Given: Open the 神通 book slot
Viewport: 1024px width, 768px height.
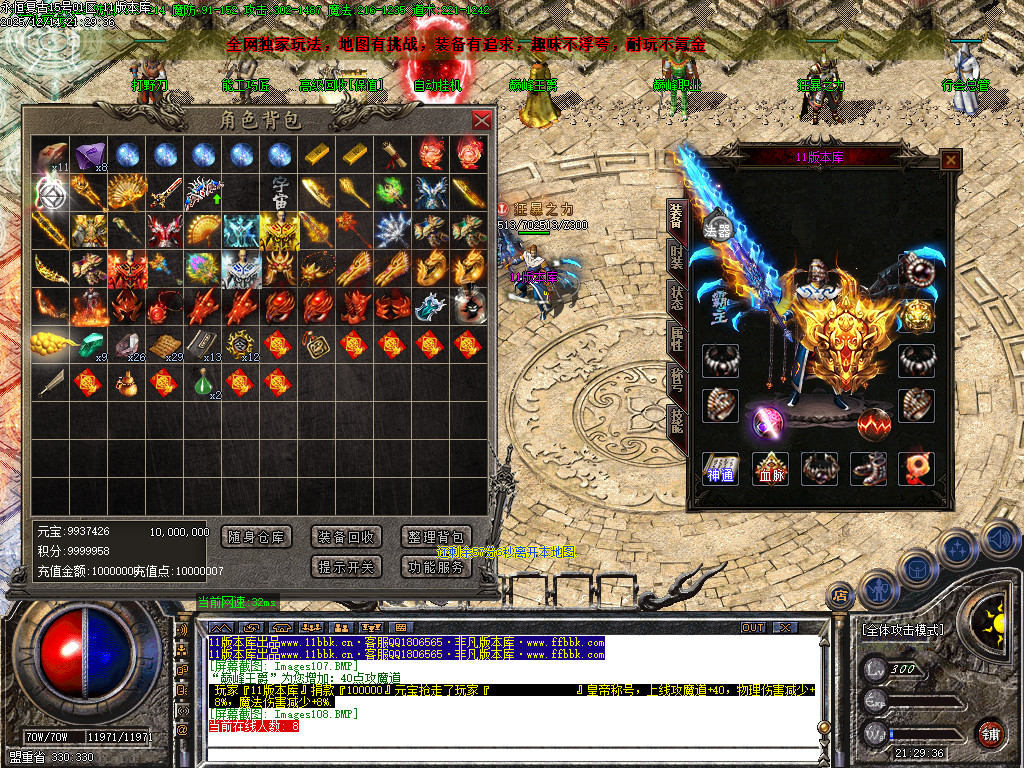Looking at the screenshot, I should click(x=720, y=468).
